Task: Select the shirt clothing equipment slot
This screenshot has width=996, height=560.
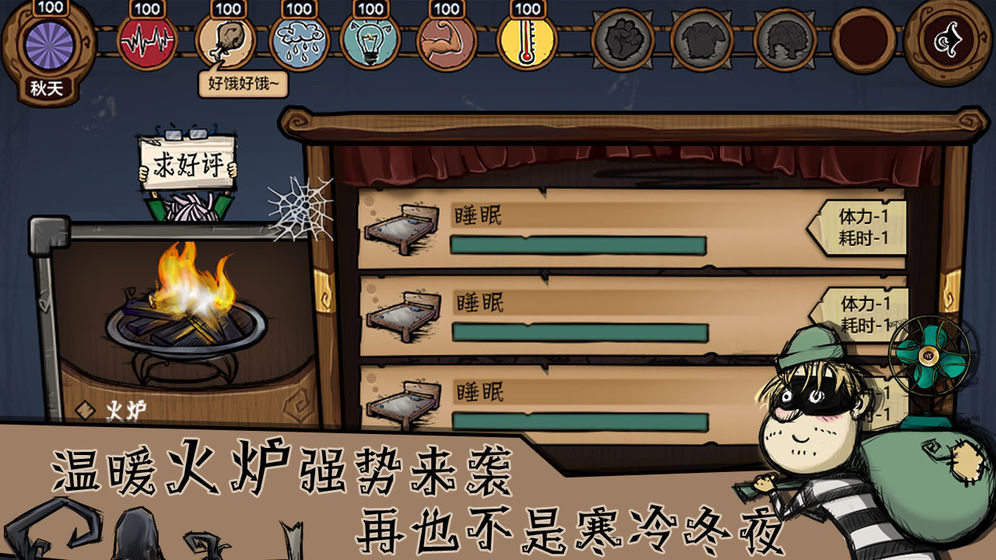Action: pyautogui.click(x=702, y=40)
